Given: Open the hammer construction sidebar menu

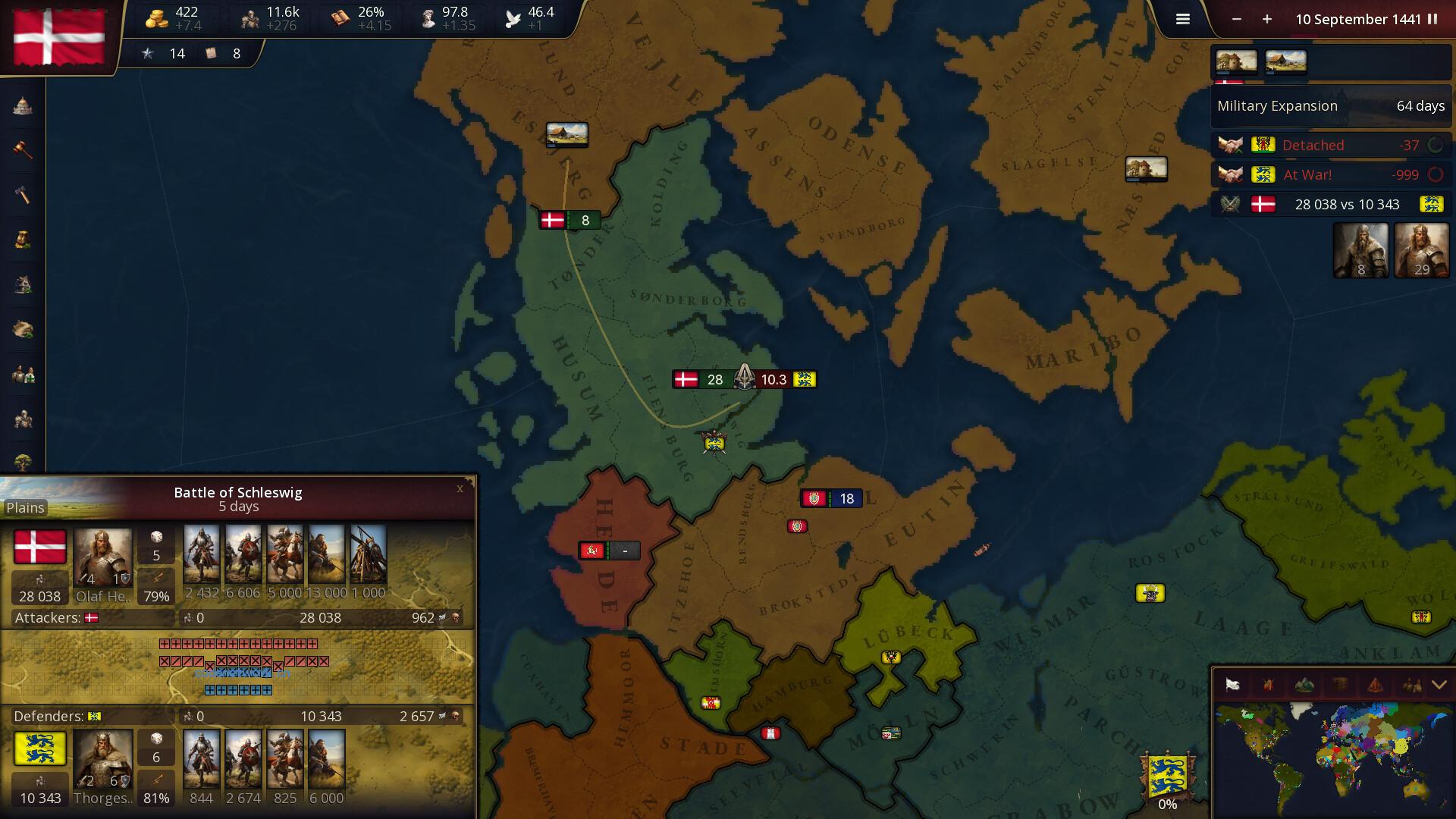Looking at the screenshot, I should click(23, 195).
